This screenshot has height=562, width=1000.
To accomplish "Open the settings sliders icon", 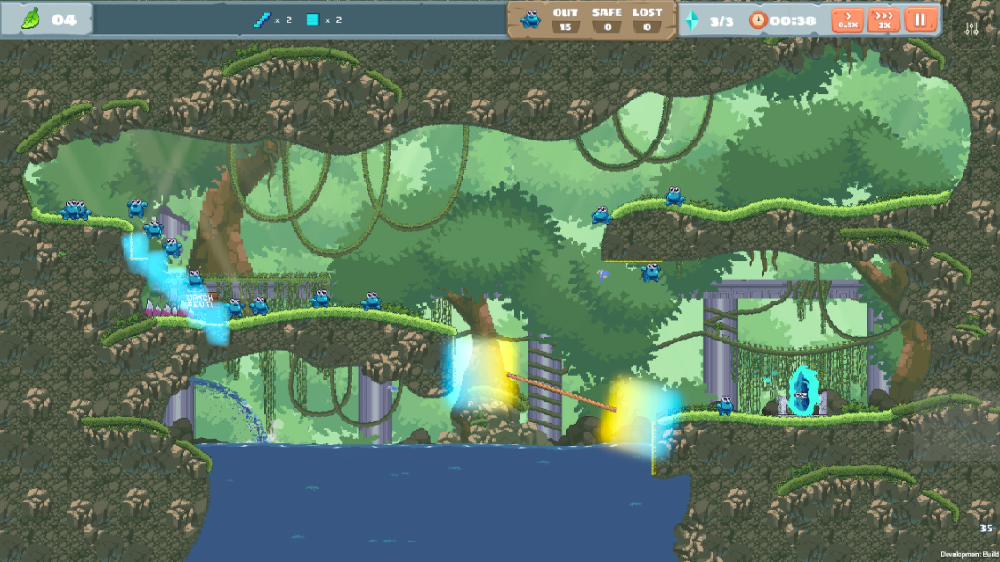I will coord(971,29).
